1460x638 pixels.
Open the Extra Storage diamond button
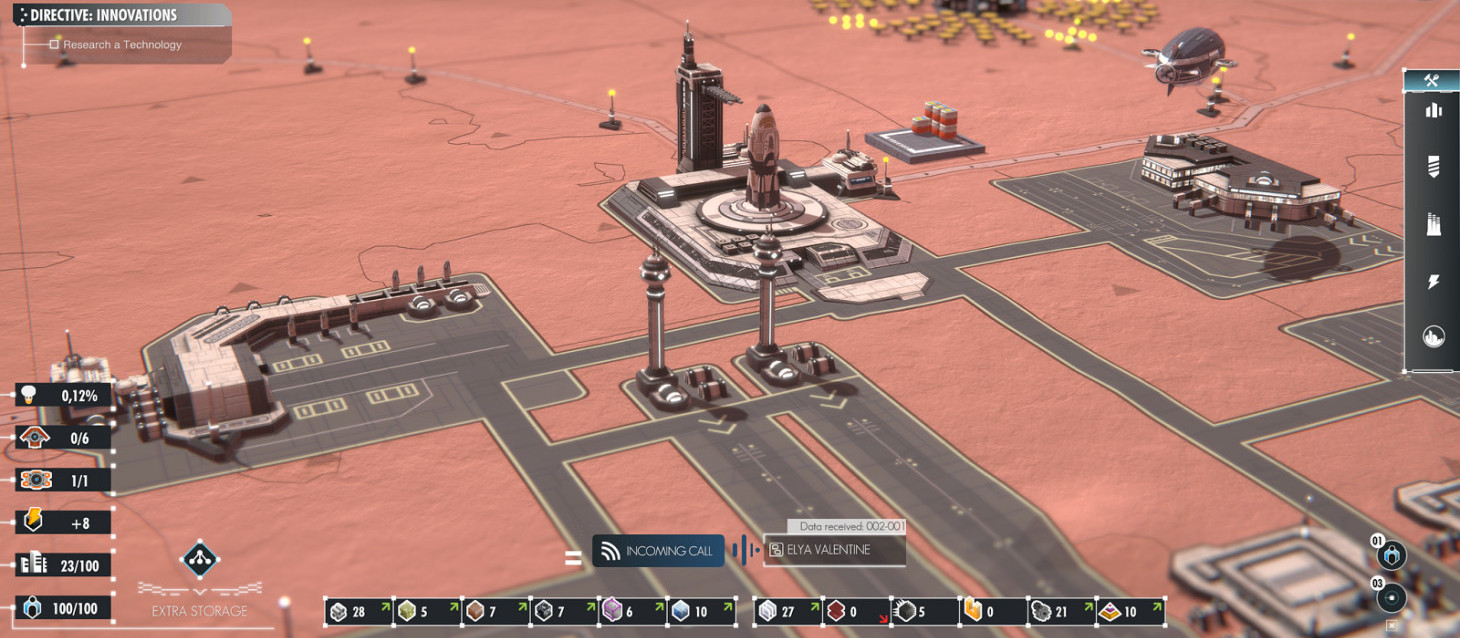click(x=200, y=559)
